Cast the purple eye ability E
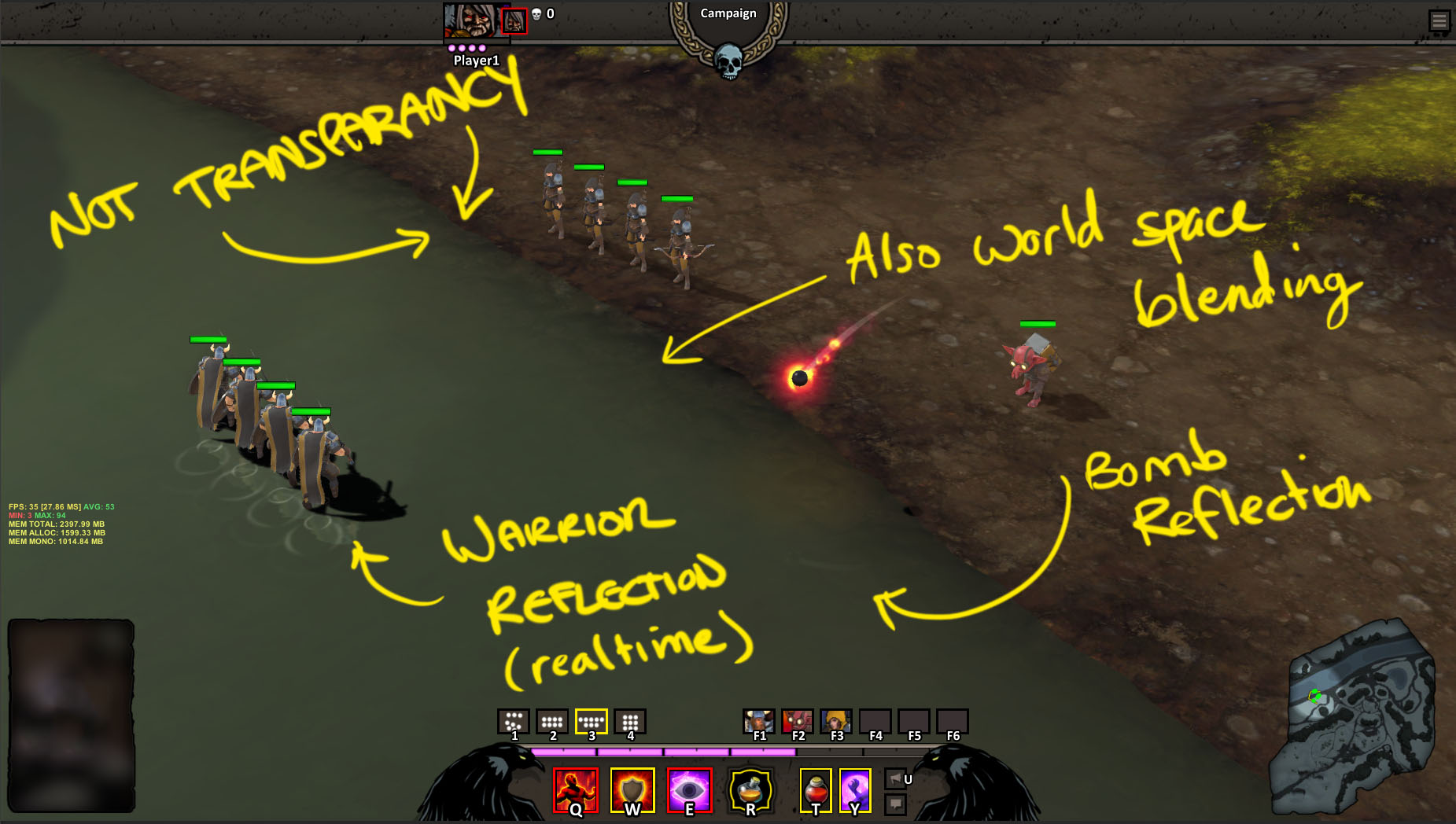 [690, 790]
